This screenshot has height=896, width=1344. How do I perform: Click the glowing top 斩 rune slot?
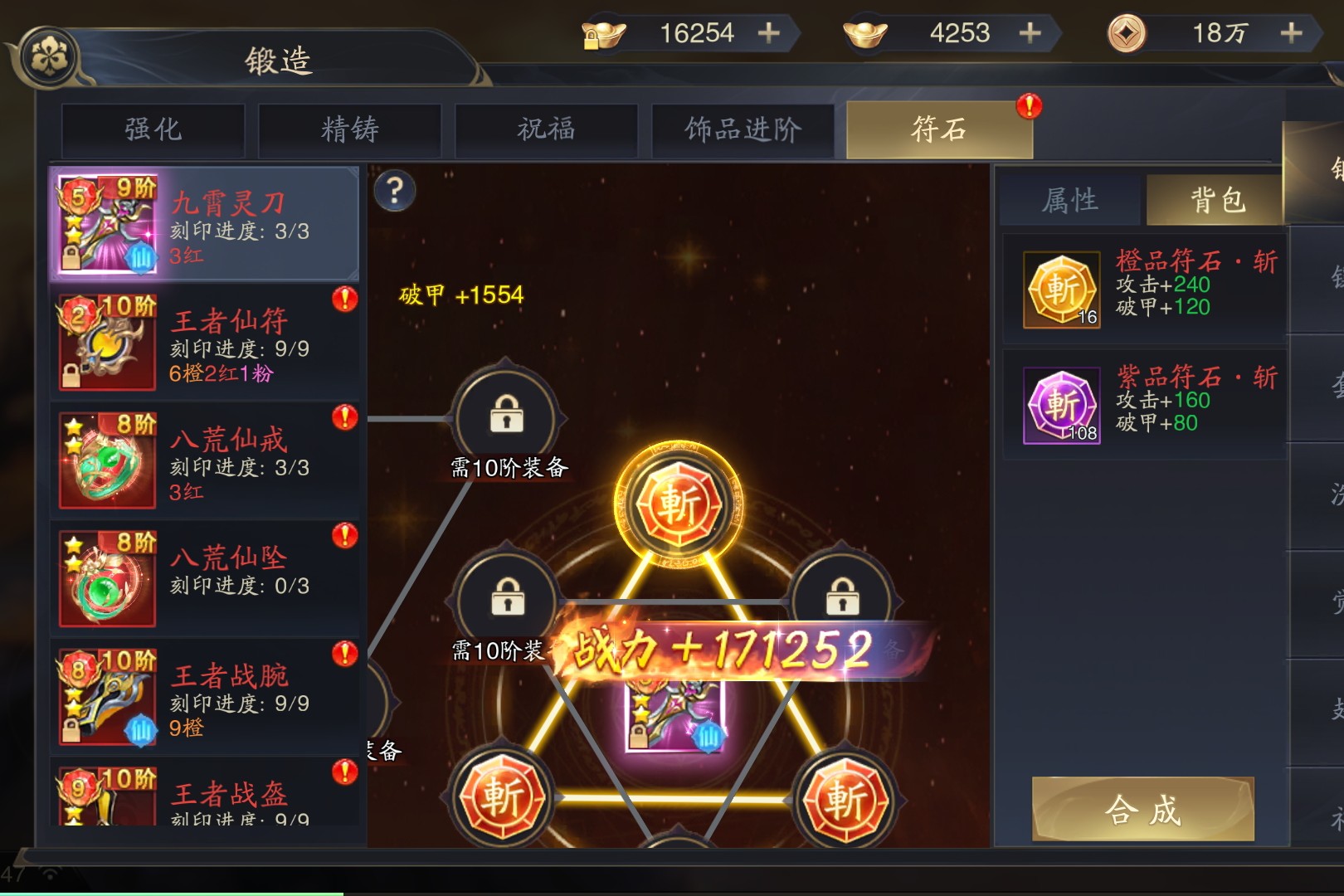coord(679,504)
